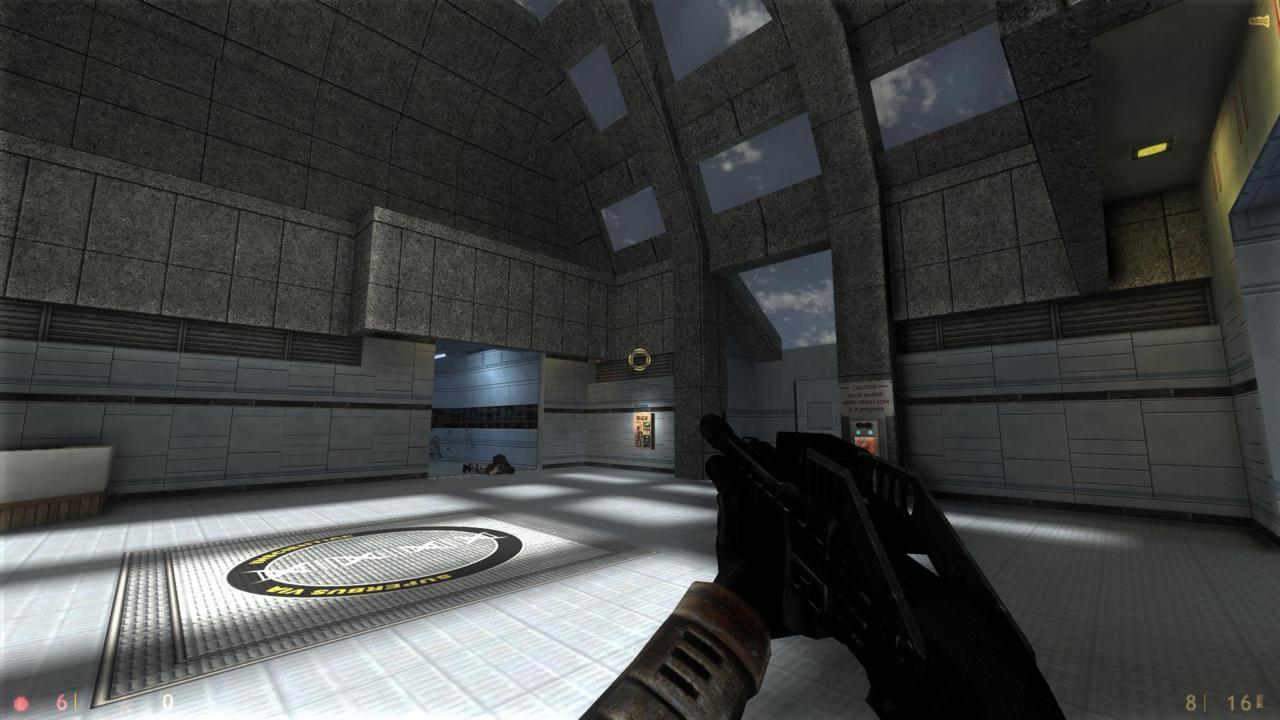The height and width of the screenshot is (720, 1280).
Task: Click the yellow divider between health and armor
Action: coord(76,702)
